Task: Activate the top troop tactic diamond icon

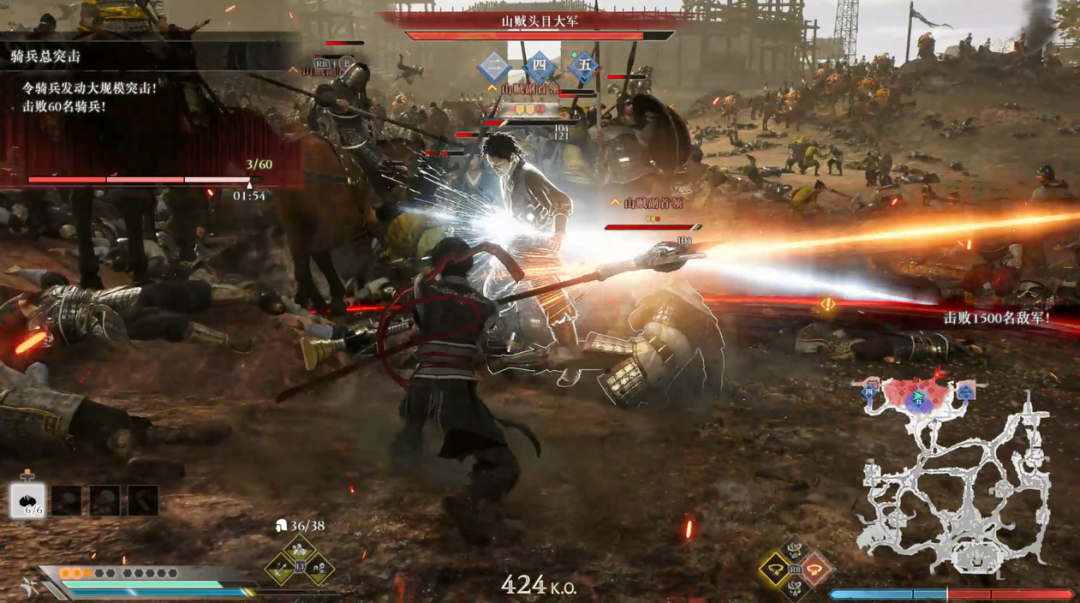Action: tap(299, 548)
